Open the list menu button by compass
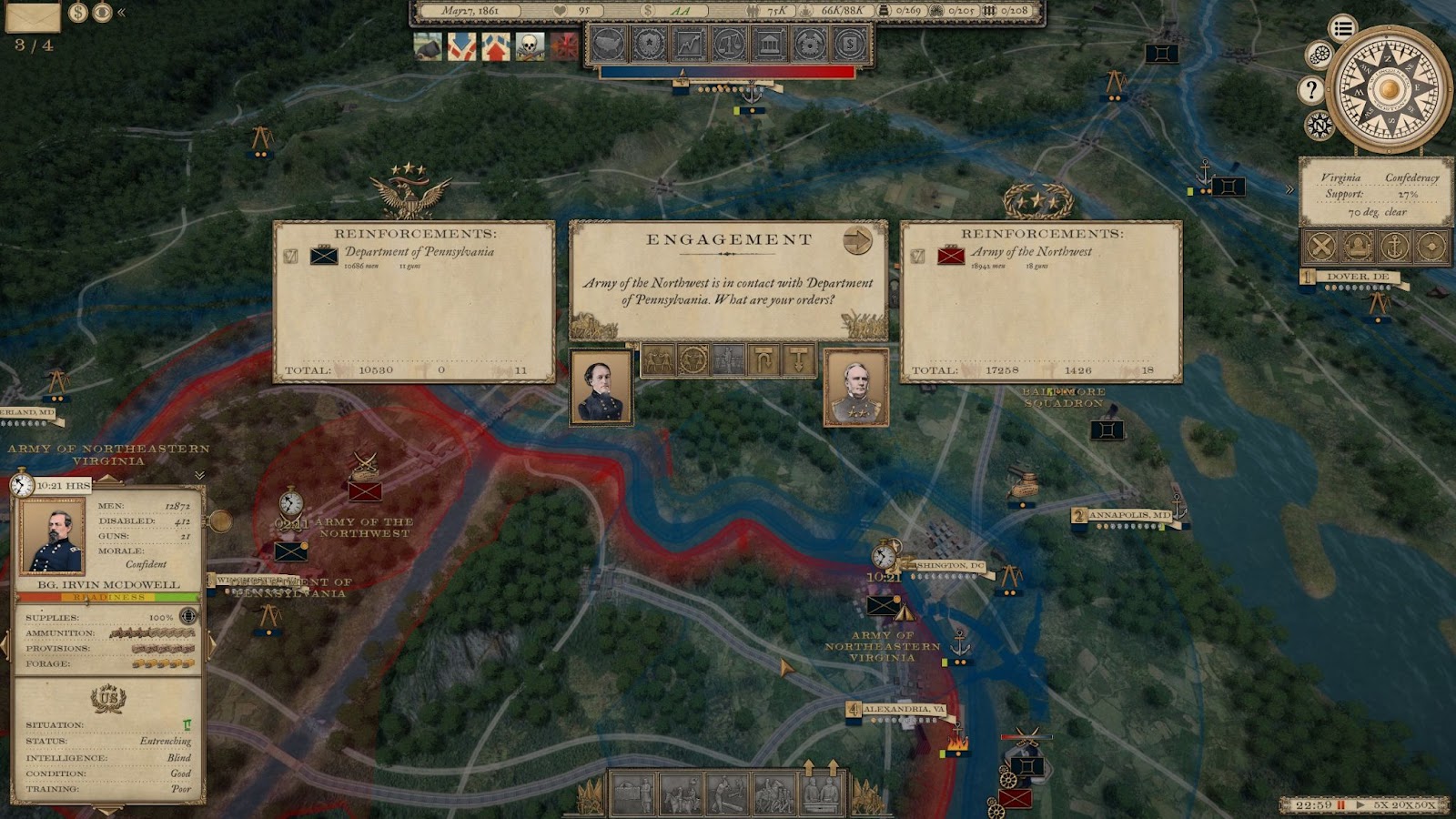The width and height of the screenshot is (1456, 819). coord(1342,28)
